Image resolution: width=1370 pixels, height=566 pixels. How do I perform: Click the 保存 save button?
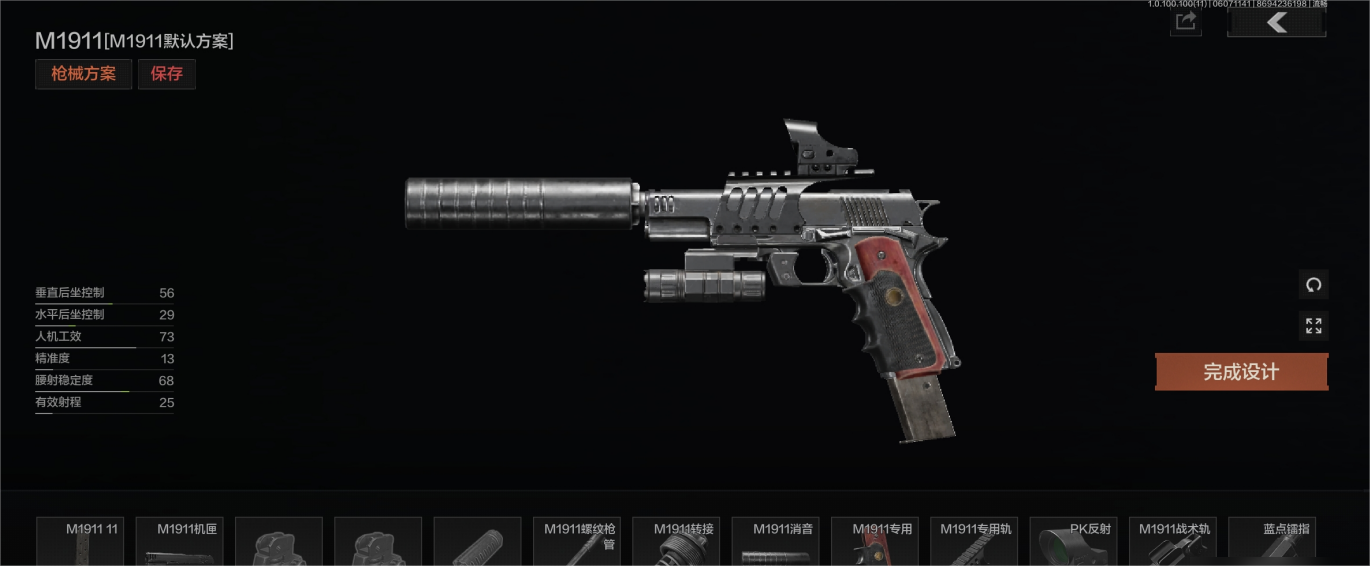click(167, 74)
